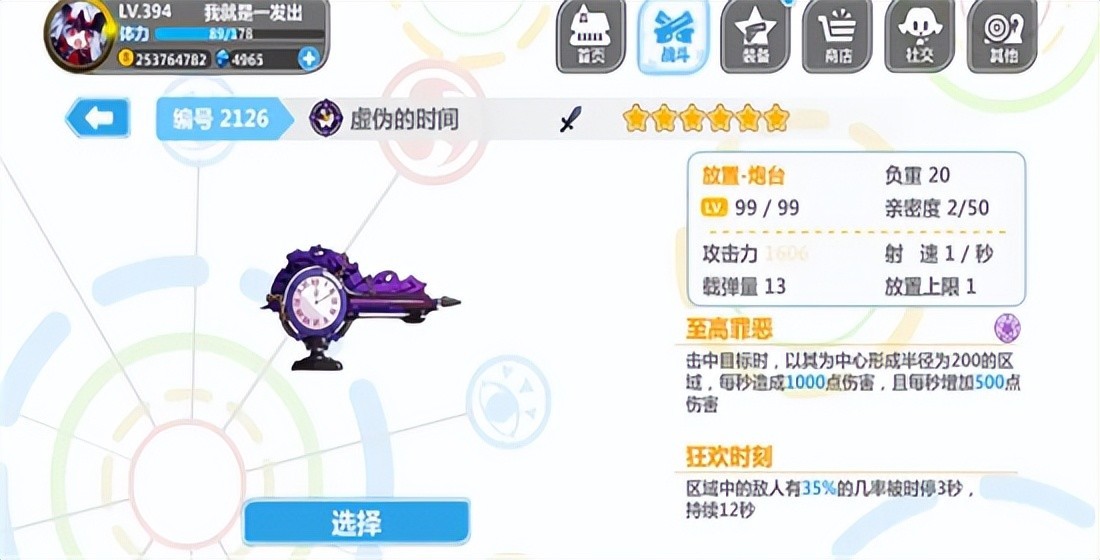Viewport: 1100px width, 560px height.
Task: Tap the purple clock weapon emblem icon
Action: (x=326, y=119)
